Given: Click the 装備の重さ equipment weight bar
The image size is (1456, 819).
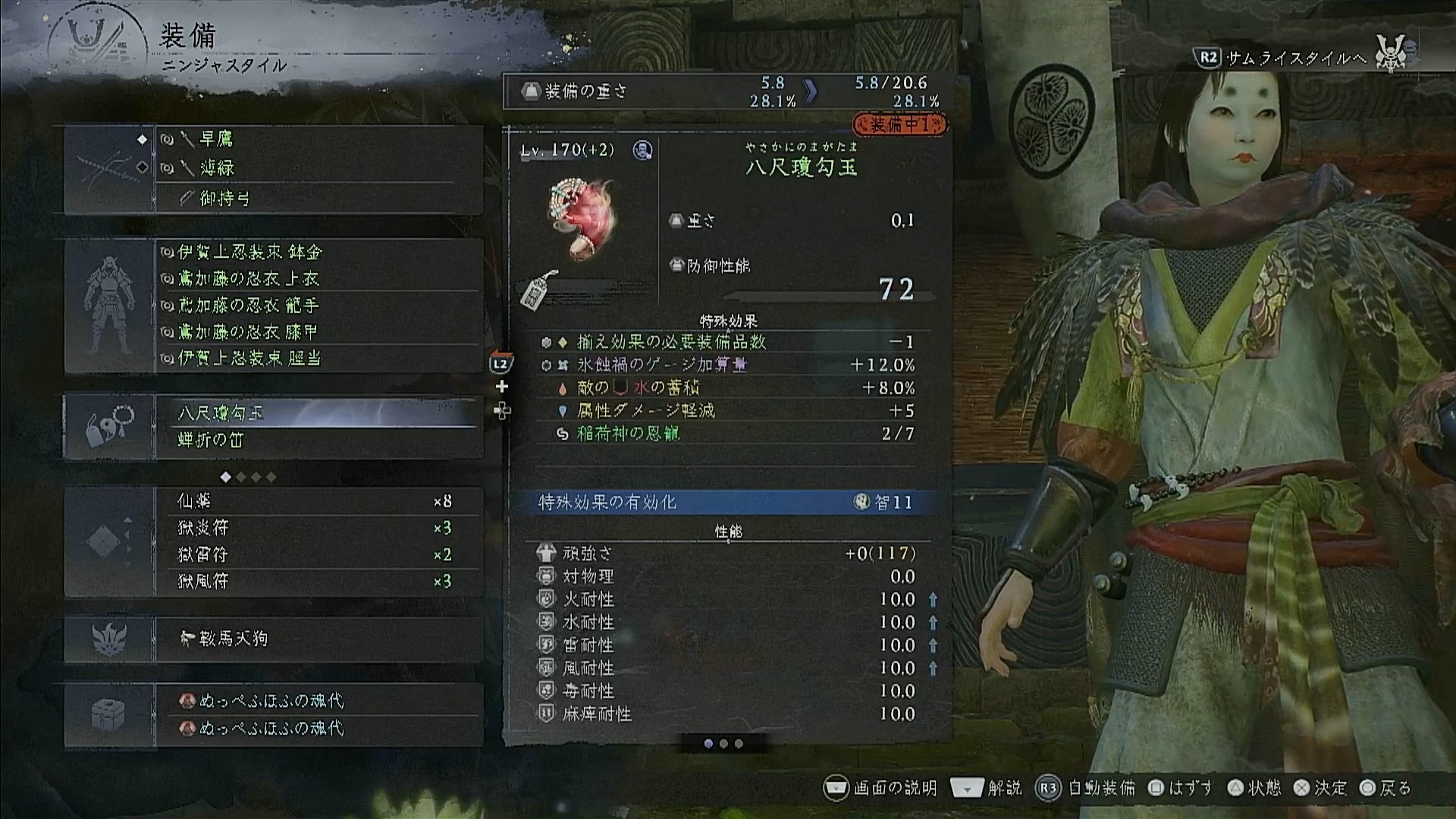Looking at the screenshot, I should click(x=726, y=91).
